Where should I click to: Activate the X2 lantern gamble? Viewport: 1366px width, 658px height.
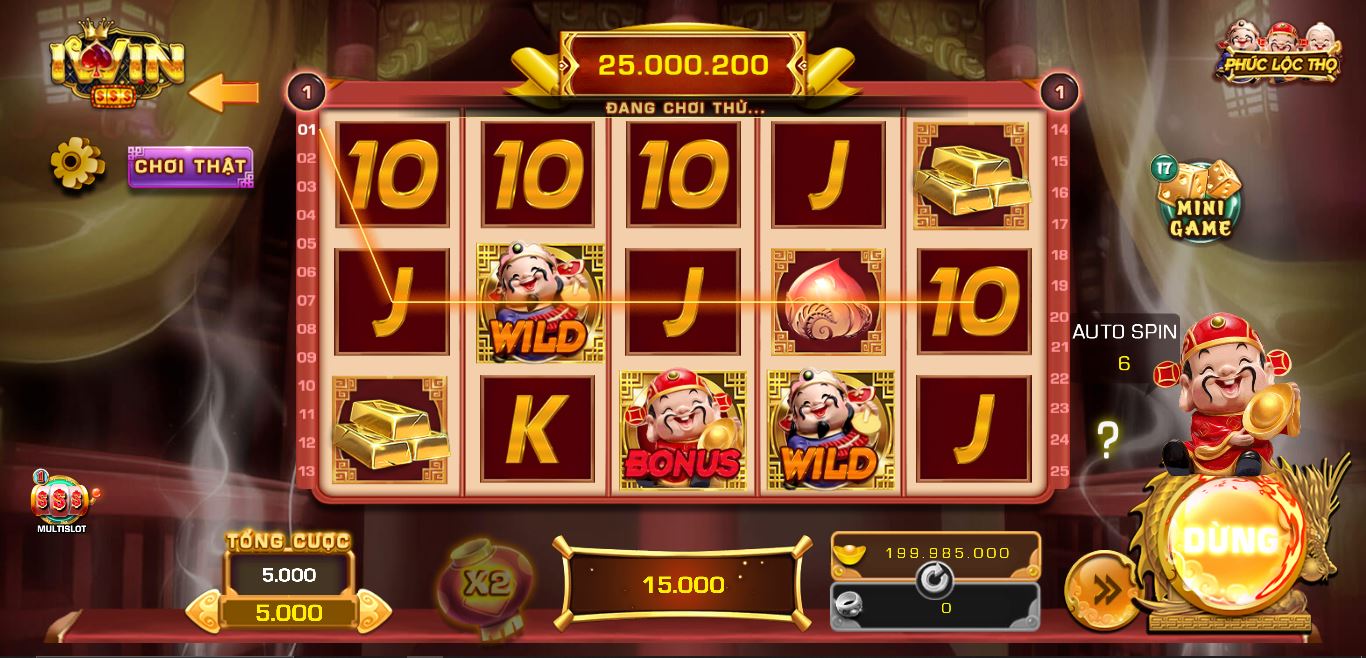(486, 583)
